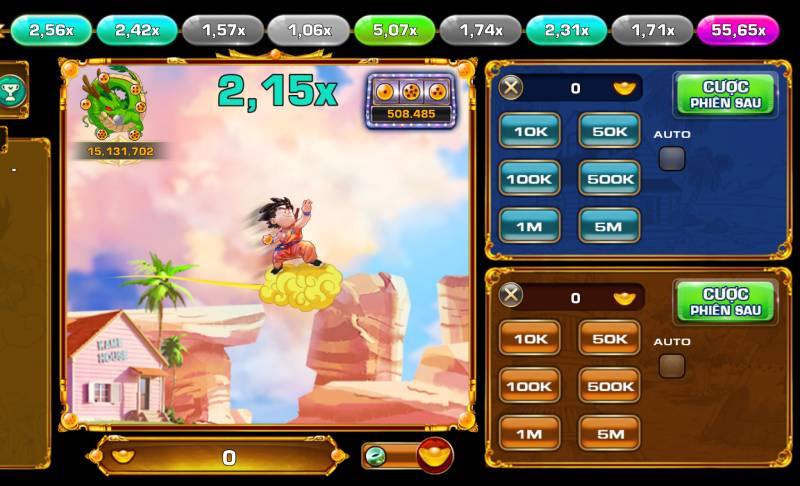Pick the 100K chip in the orange bet panel
The width and height of the screenshot is (800, 486).
point(529,386)
